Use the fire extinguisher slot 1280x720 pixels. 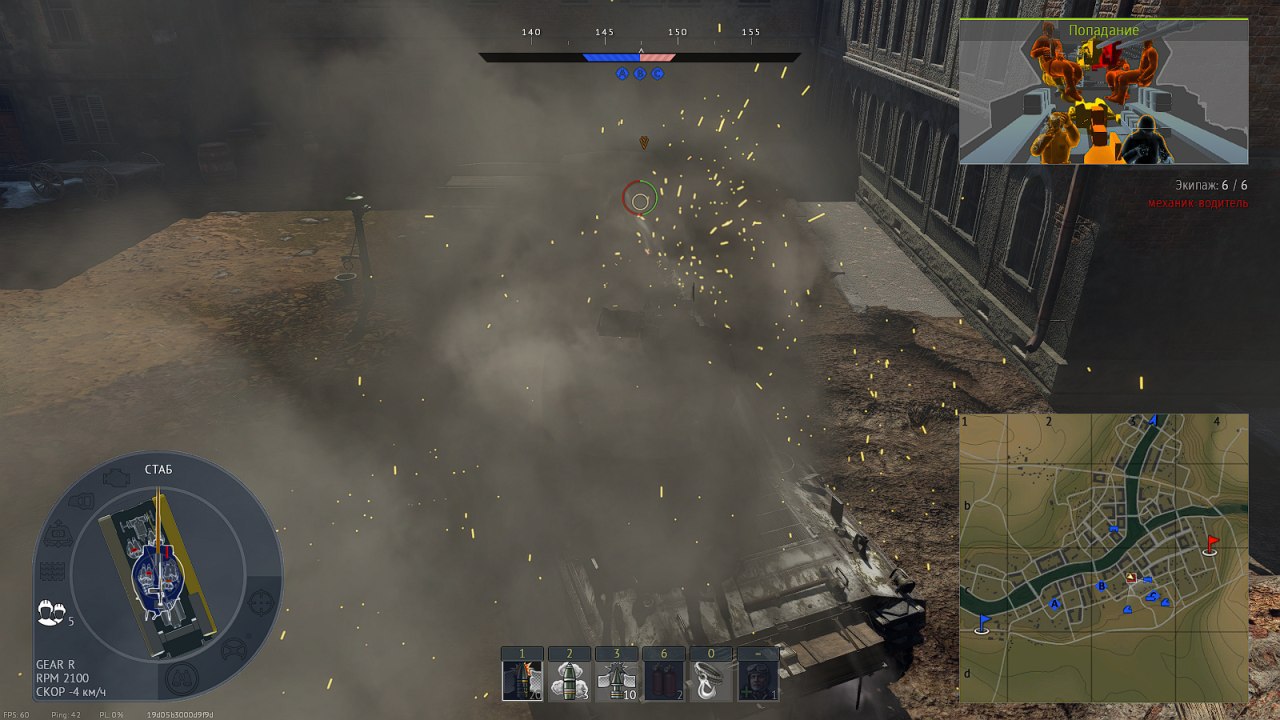[x=664, y=680]
